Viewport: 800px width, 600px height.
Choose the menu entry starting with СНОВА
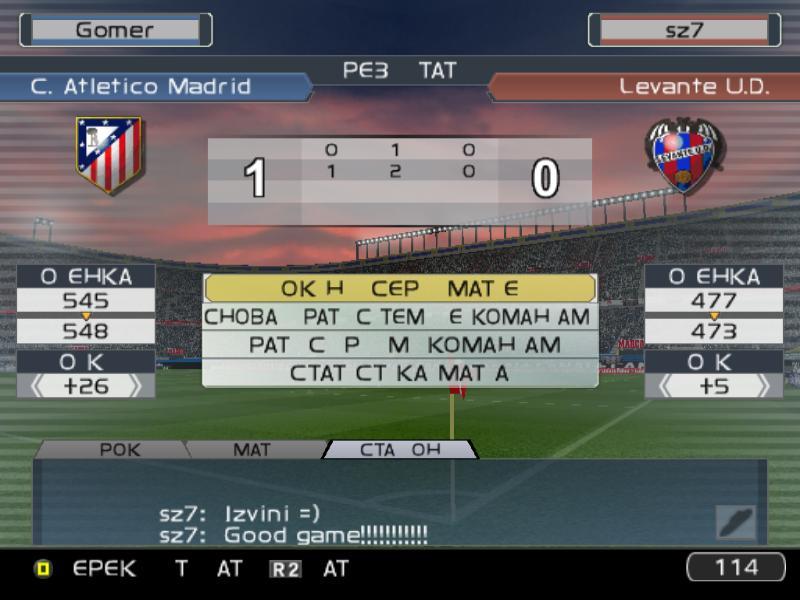click(x=400, y=317)
